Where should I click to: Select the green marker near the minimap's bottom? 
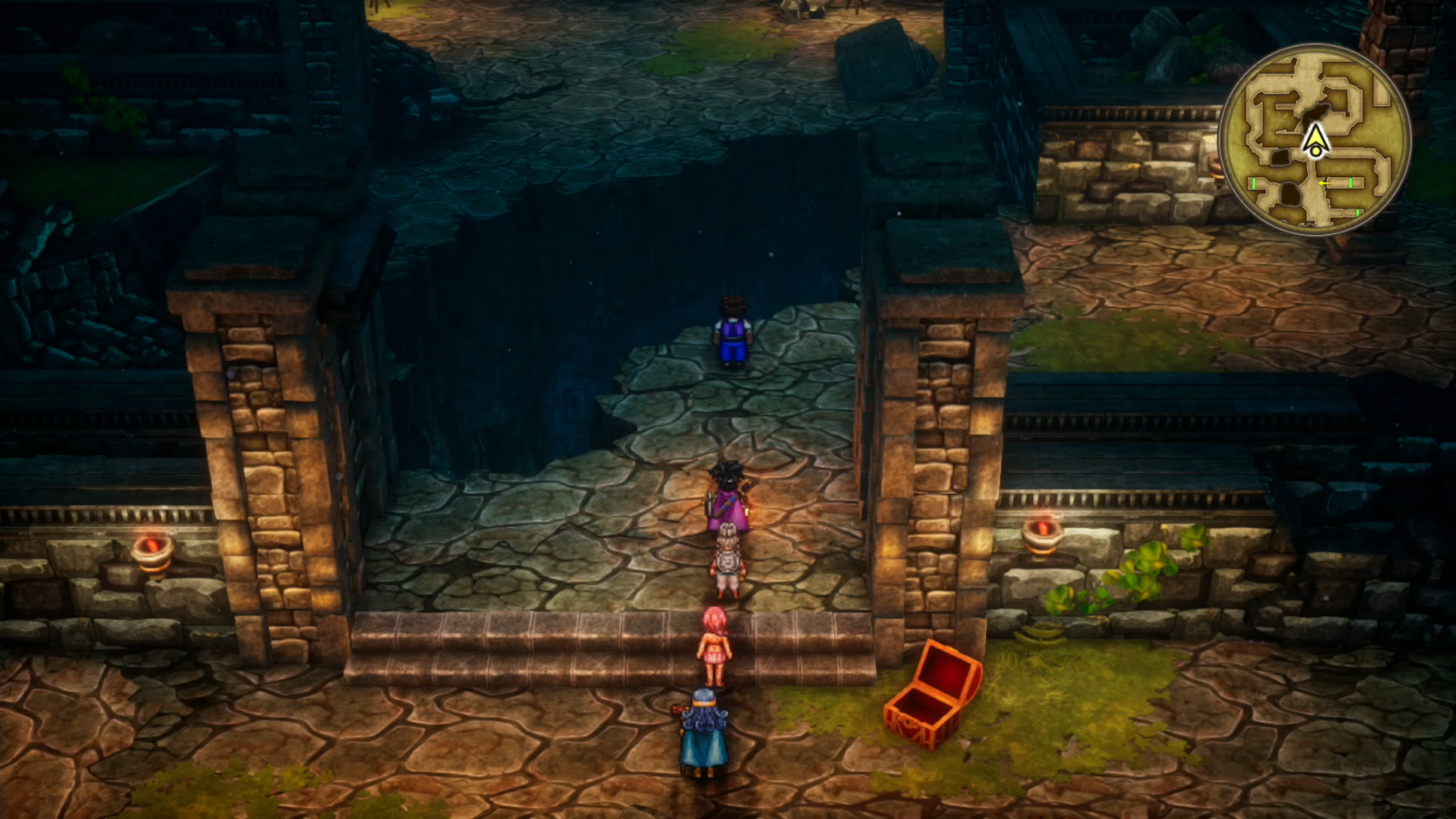click(x=1357, y=212)
